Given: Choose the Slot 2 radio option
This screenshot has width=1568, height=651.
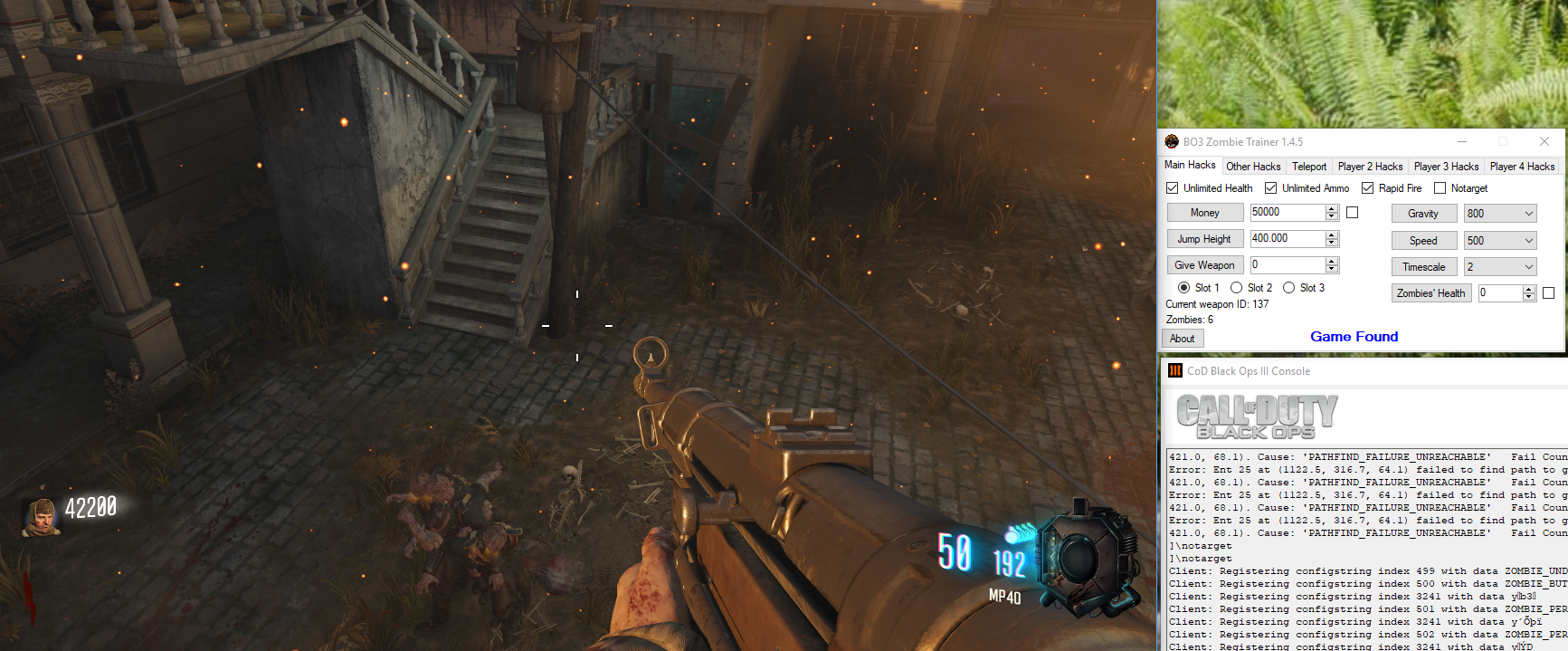Looking at the screenshot, I should pyautogui.click(x=1237, y=288).
